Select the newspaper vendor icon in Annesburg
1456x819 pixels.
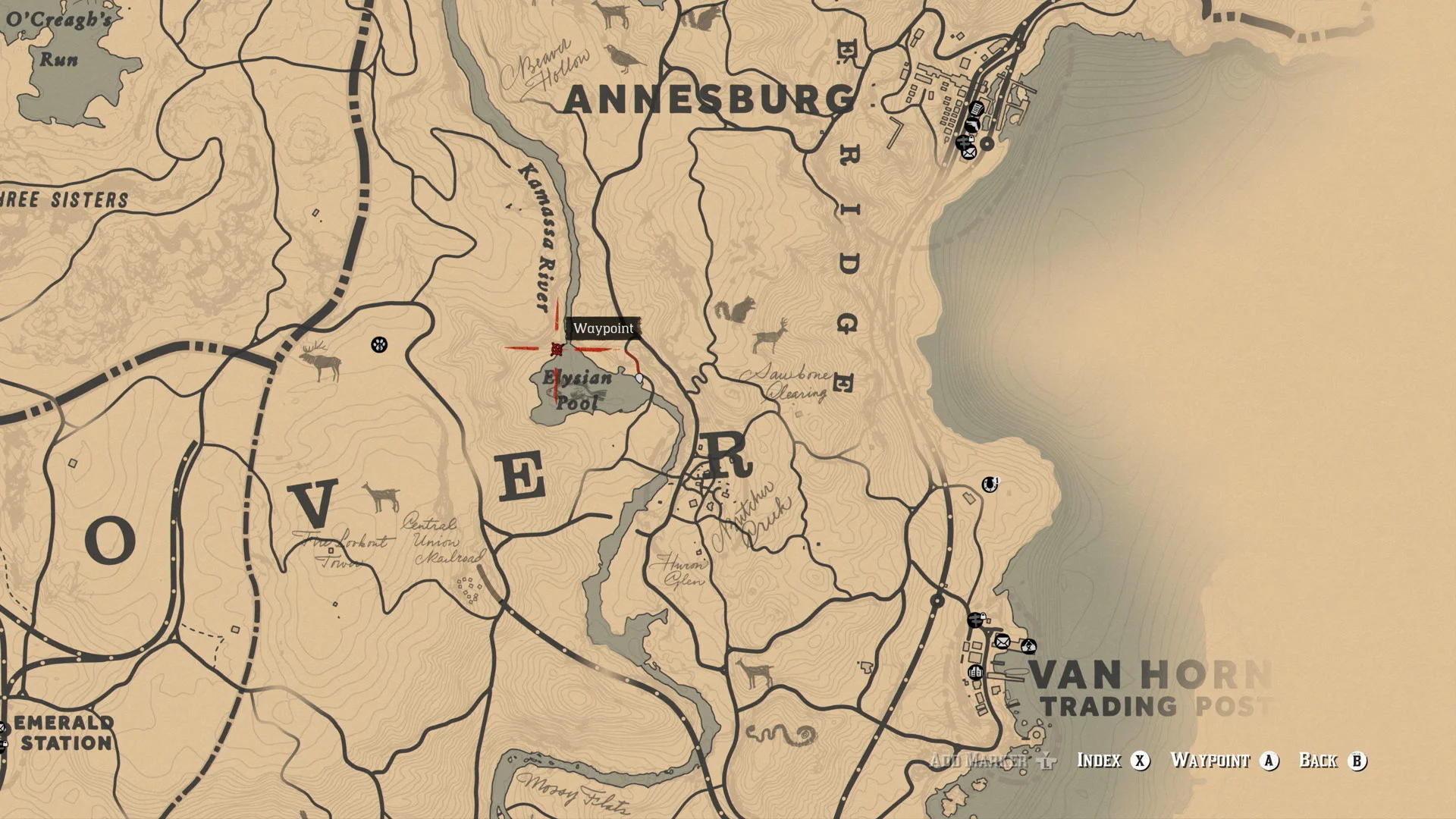click(976, 109)
